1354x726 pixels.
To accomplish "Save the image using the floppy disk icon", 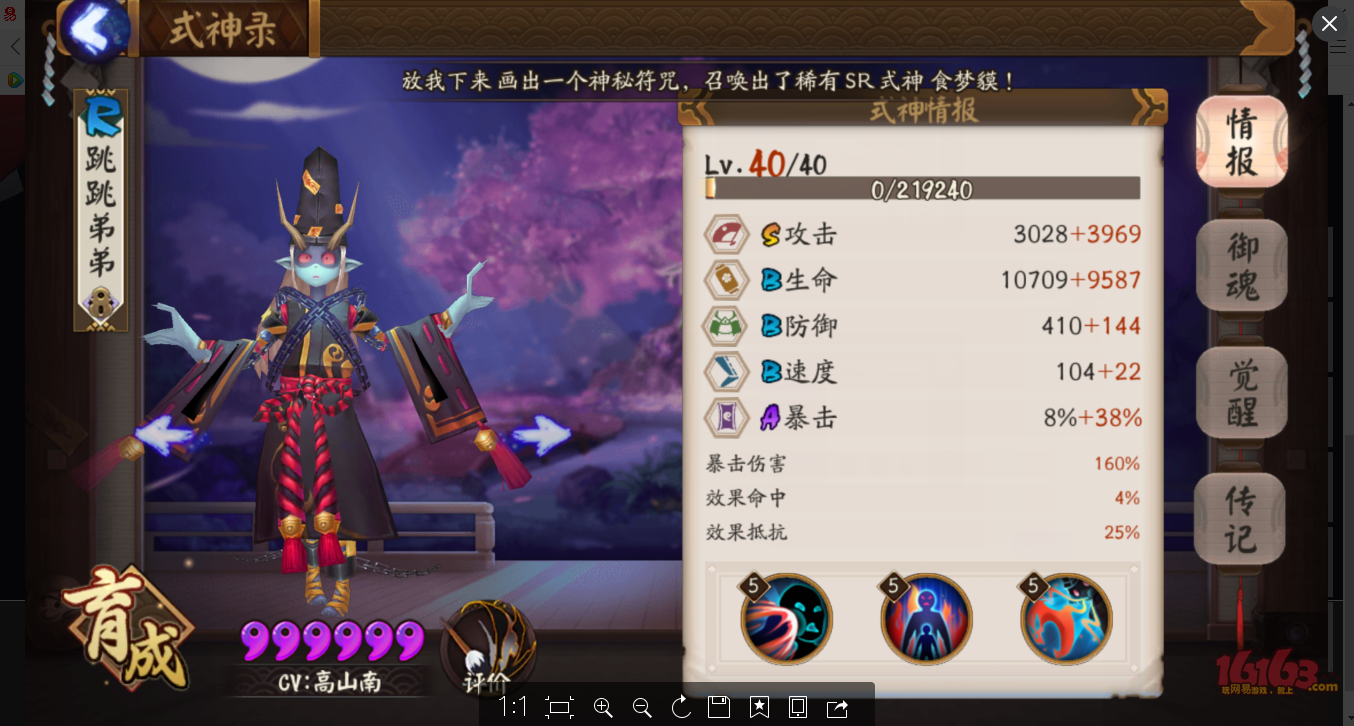I will coord(719,708).
